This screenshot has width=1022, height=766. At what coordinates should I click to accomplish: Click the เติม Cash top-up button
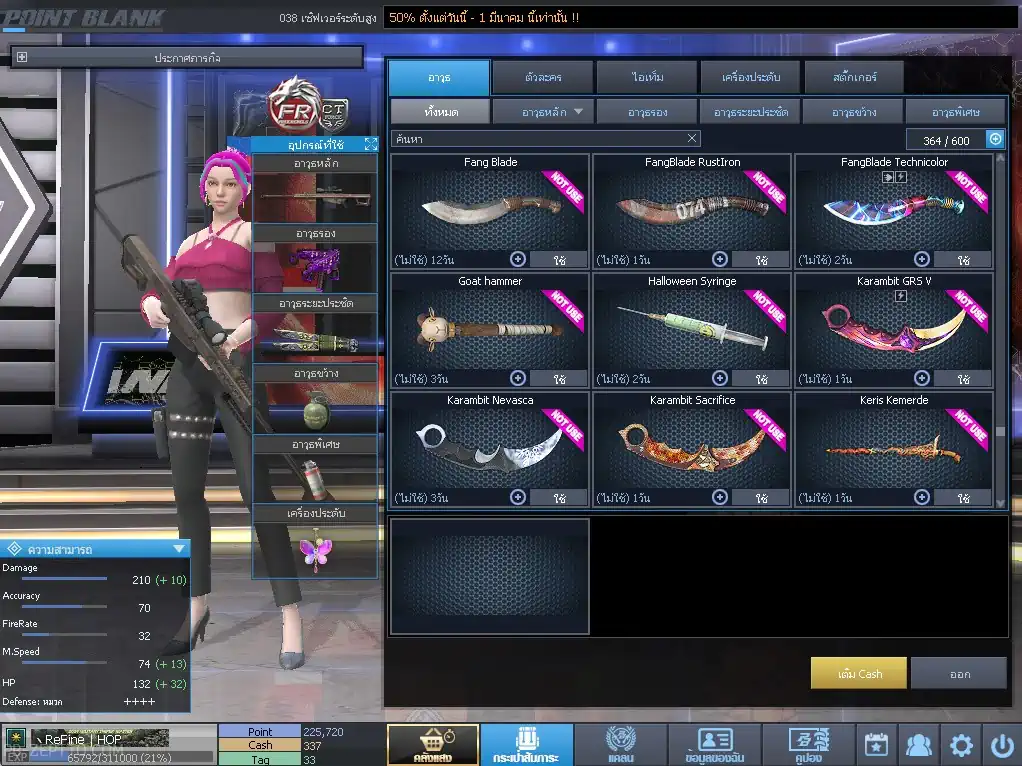(x=859, y=673)
